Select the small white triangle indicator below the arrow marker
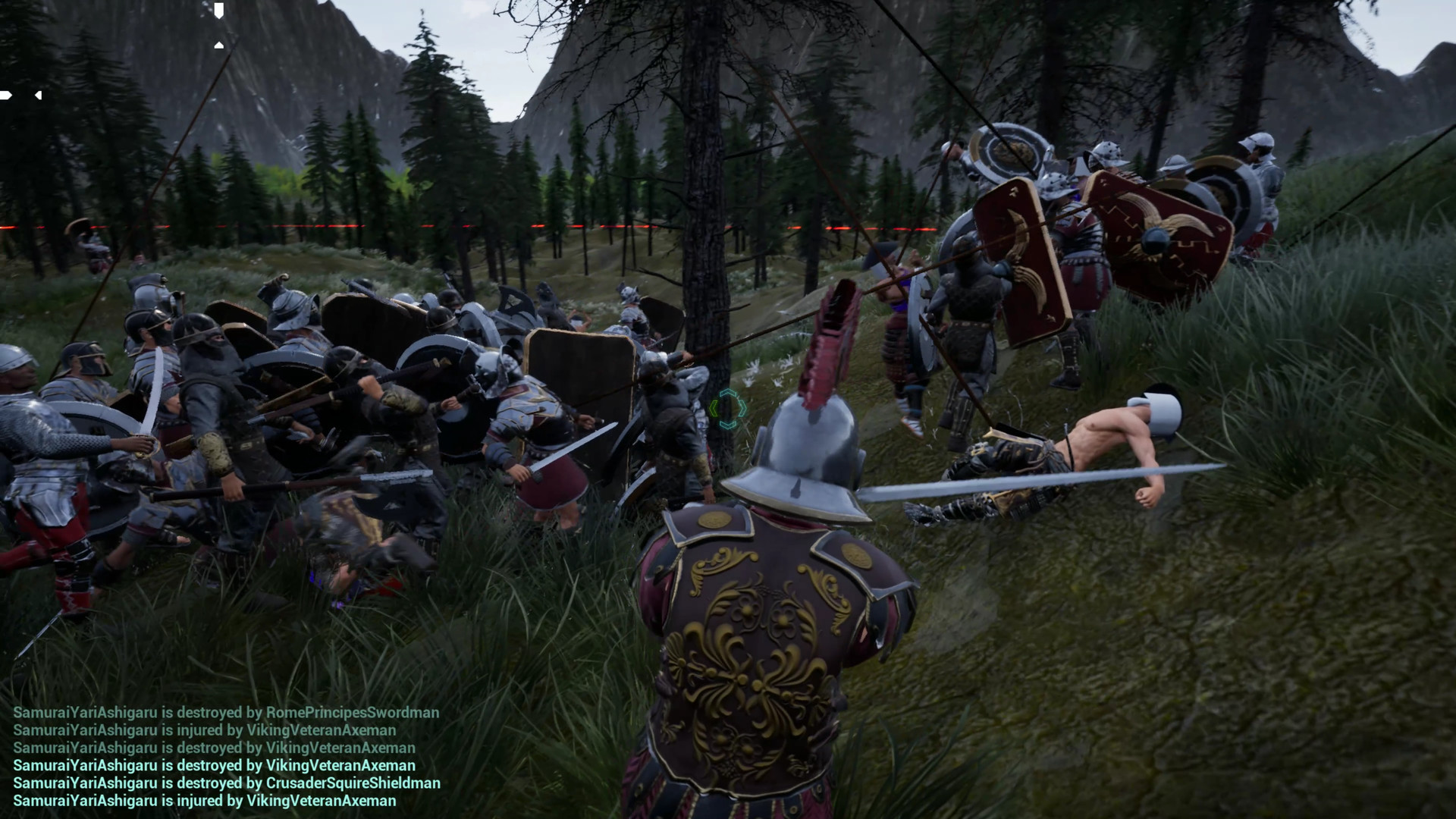Screen dimensions: 1456x819 coord(219,45)
